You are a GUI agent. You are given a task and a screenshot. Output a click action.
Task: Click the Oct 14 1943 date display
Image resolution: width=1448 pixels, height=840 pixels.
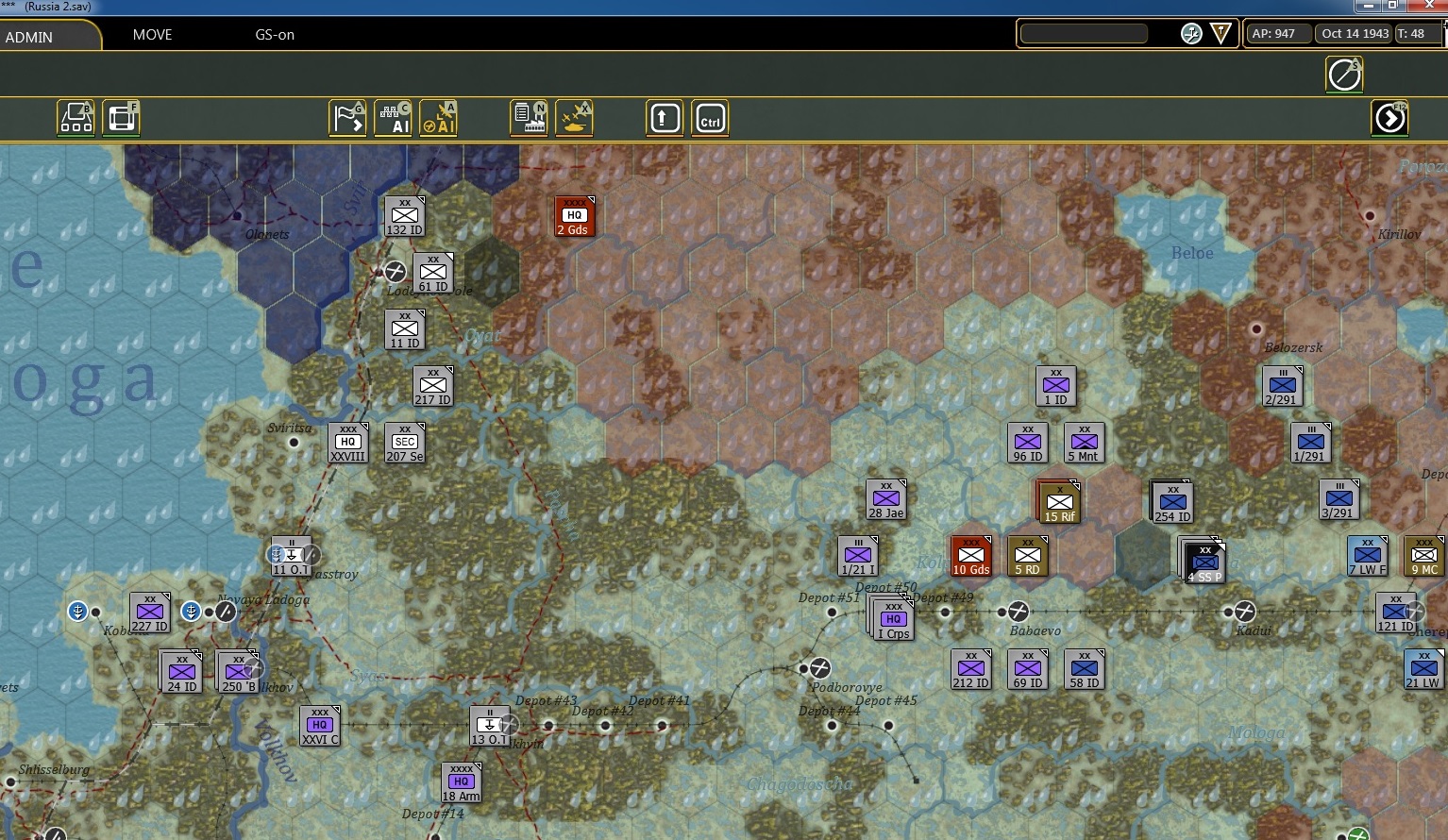coord(1355,33)
